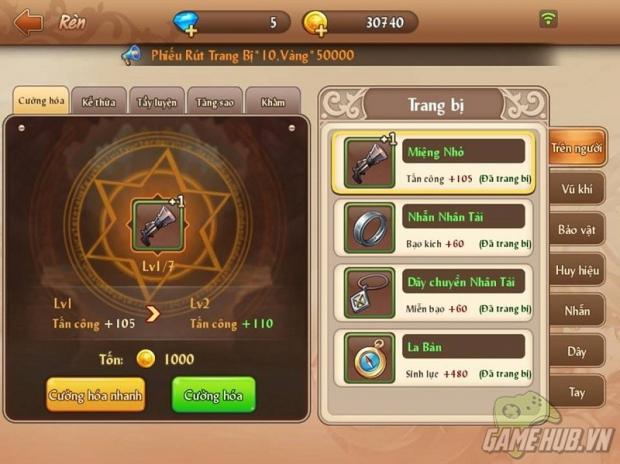Image resolution: width=620 pixels, height=464 pixels.
Task: Click the orange Cường hóa nhanh button
Action: (x=95, y=395)
